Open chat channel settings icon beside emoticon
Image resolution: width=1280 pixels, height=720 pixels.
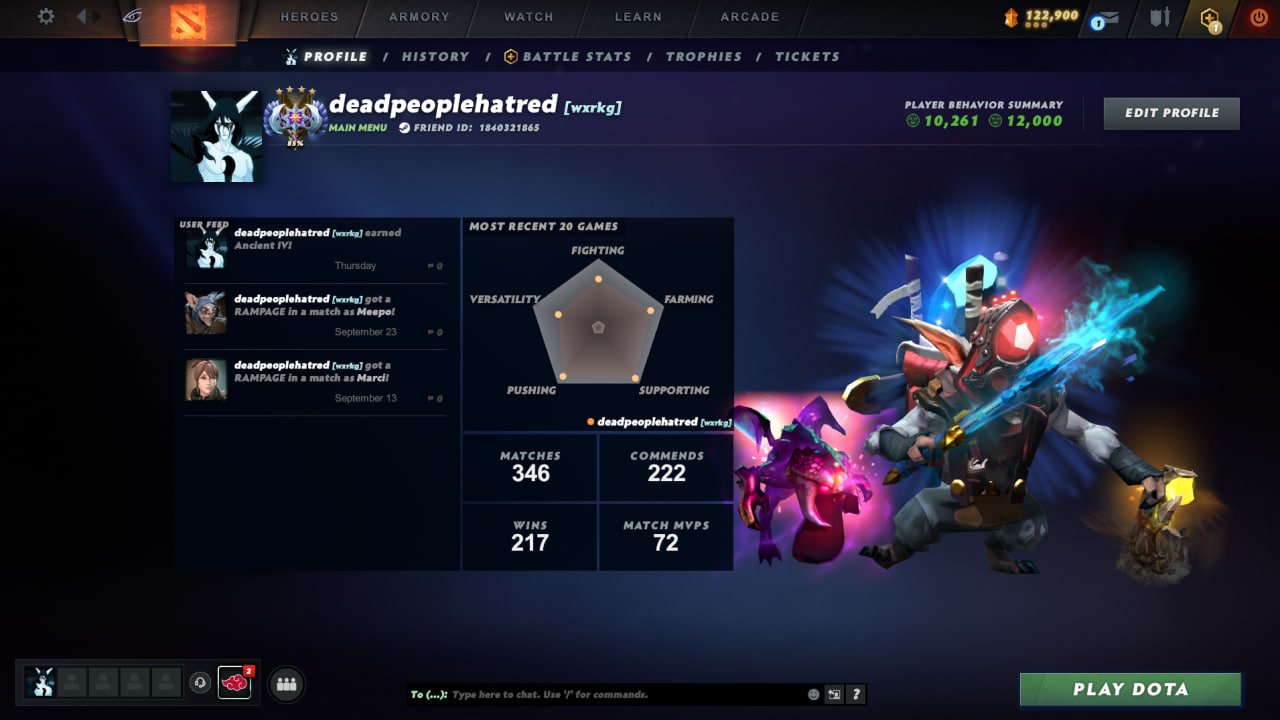coord(834,694)
